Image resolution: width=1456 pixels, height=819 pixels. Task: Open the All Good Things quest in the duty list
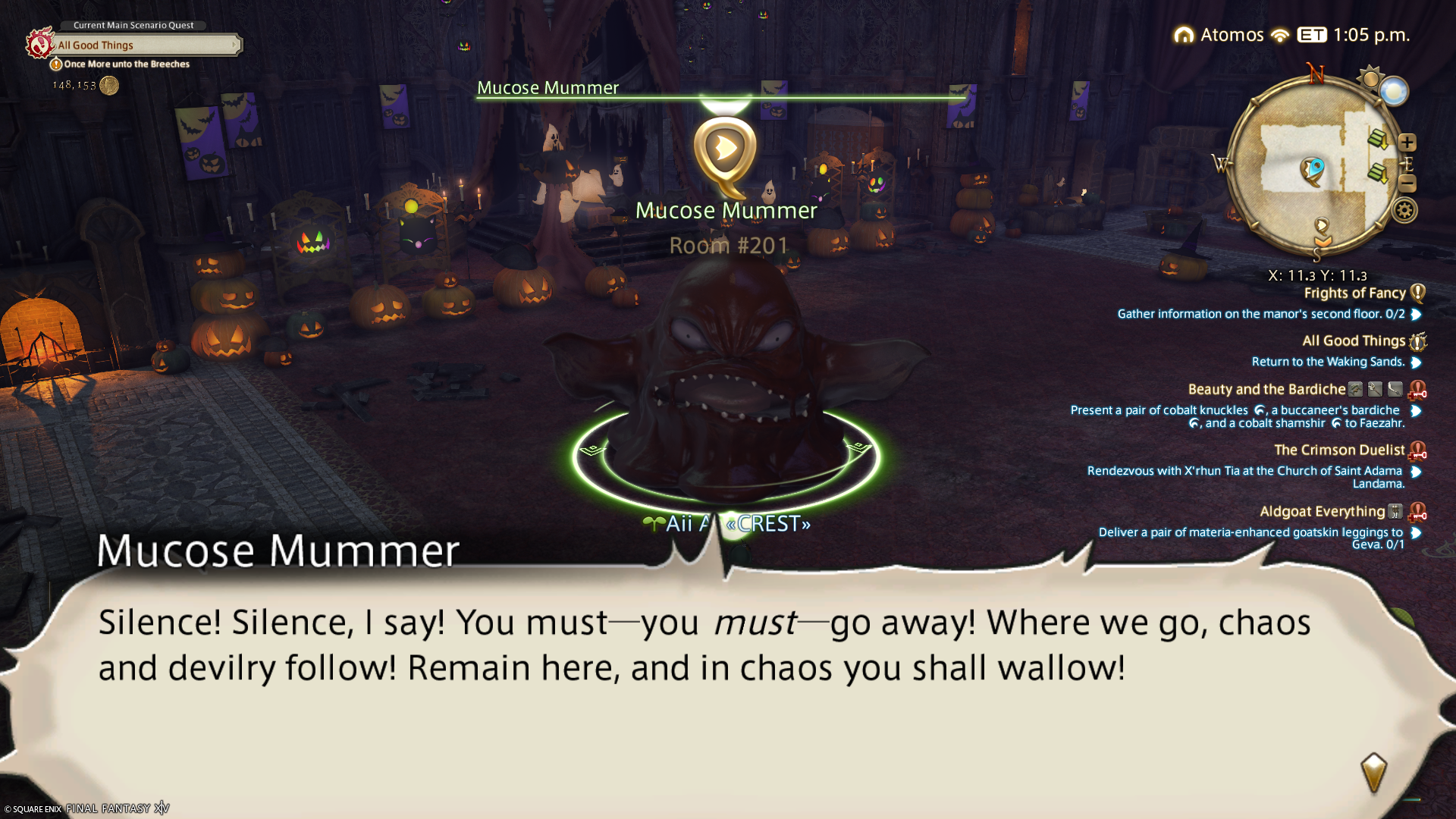coord(1354,341)
